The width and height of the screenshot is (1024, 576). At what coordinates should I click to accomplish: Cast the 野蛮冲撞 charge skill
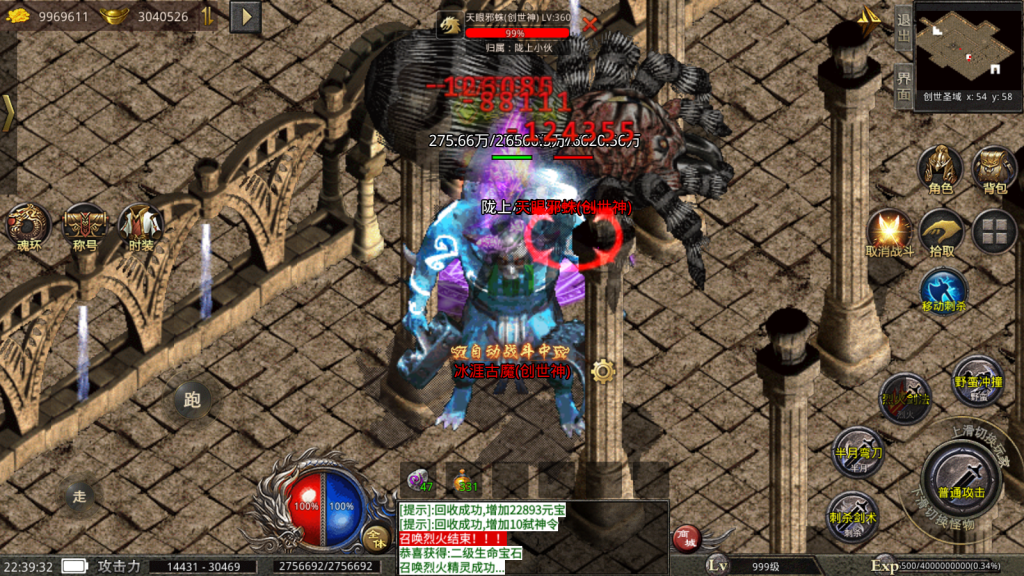[977, 378]
